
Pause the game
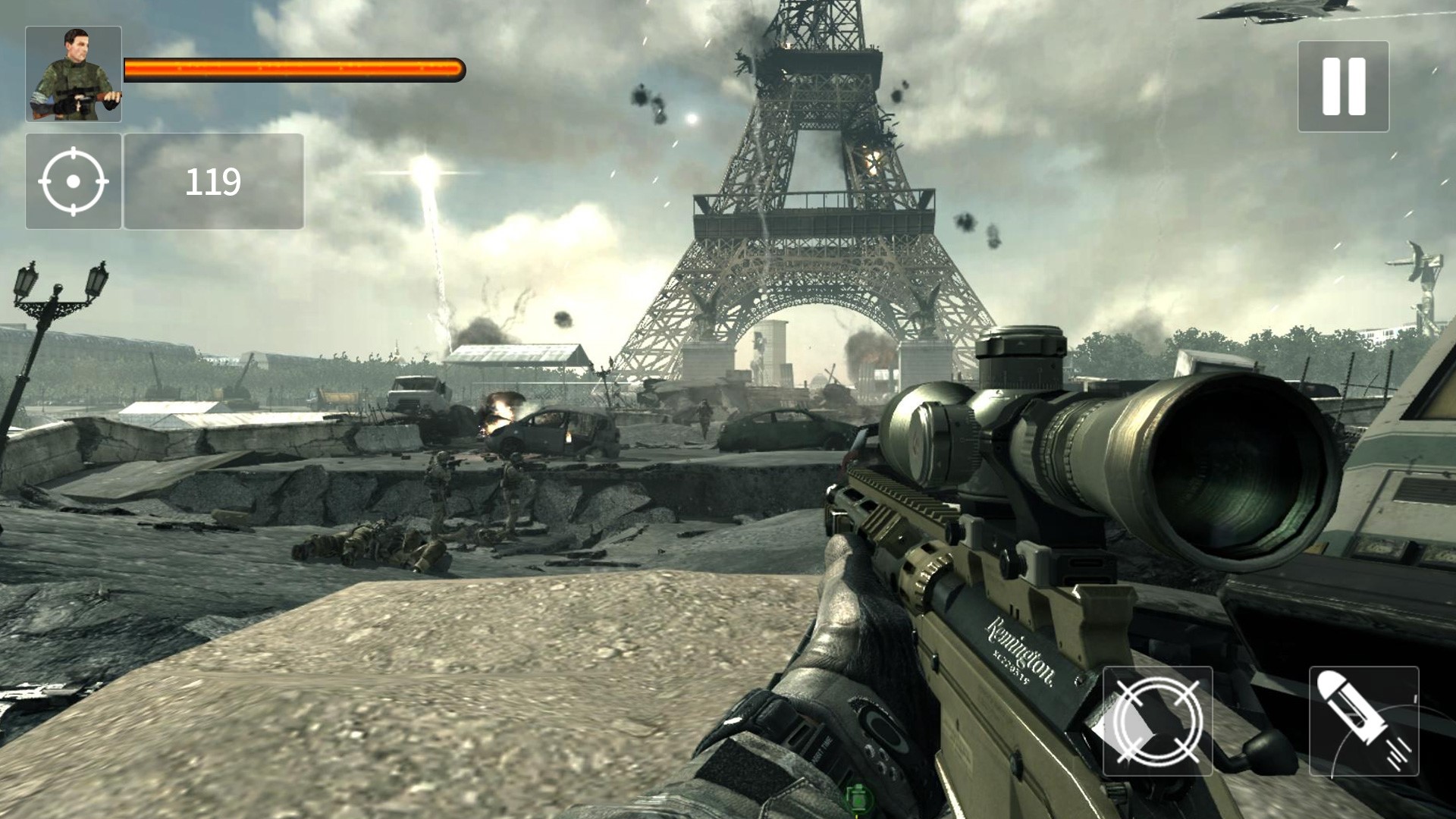pyautogui.click(x=1343, y=86)
